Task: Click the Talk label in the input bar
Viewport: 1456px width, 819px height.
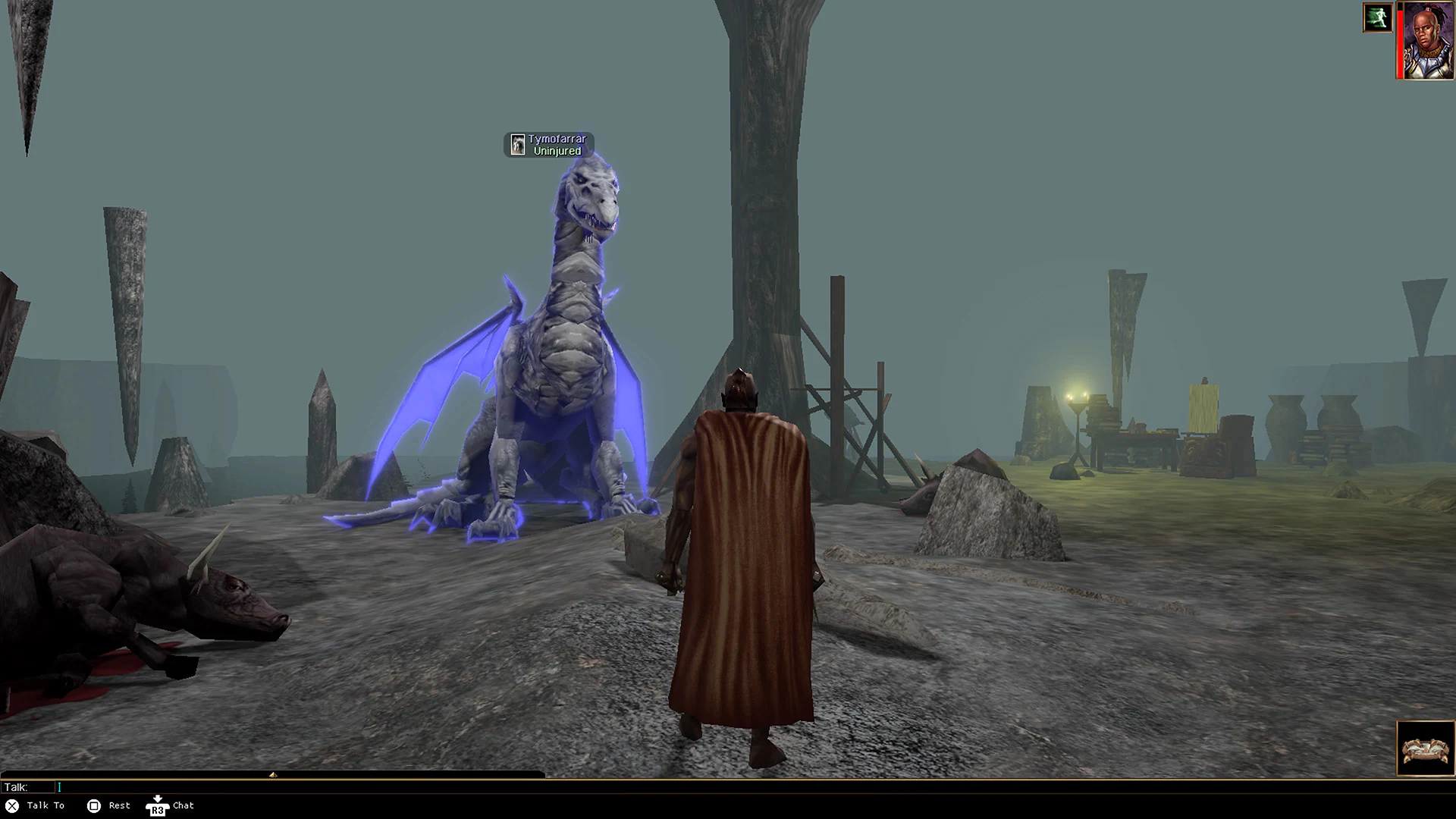Action: tap(18, 788)
